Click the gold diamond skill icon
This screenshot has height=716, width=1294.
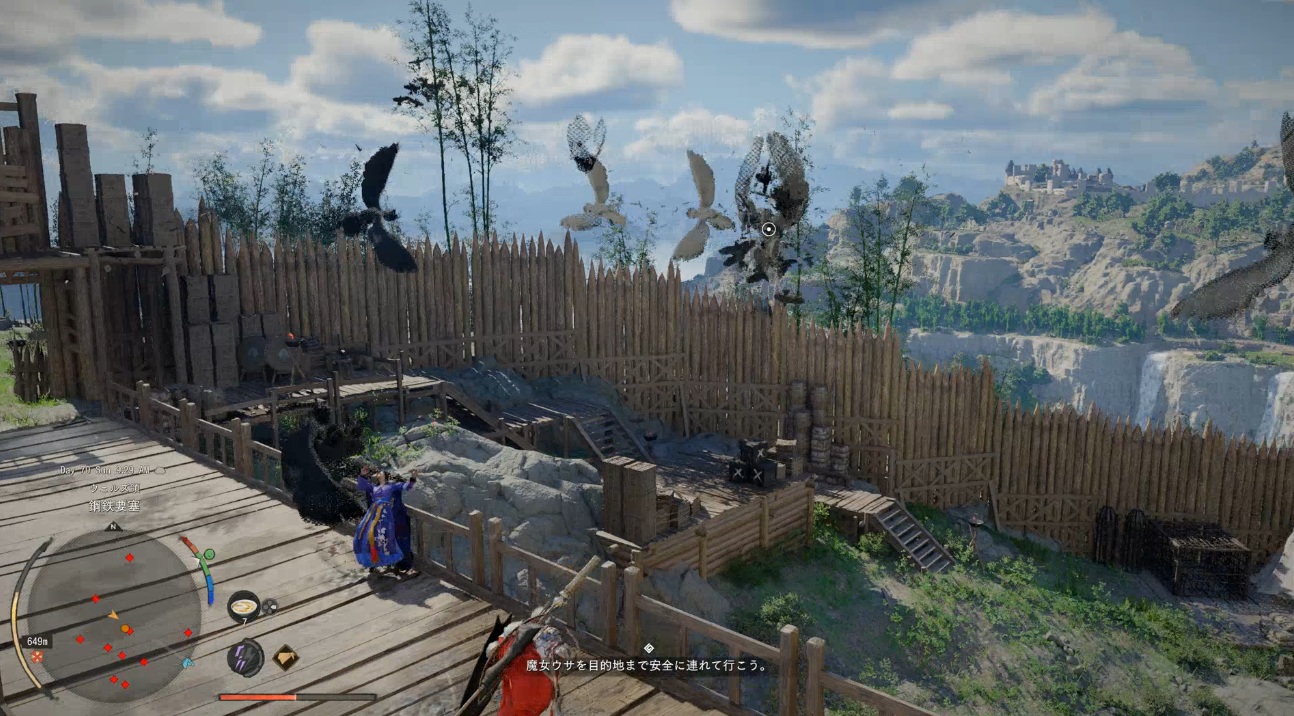(x=286, y=657)
